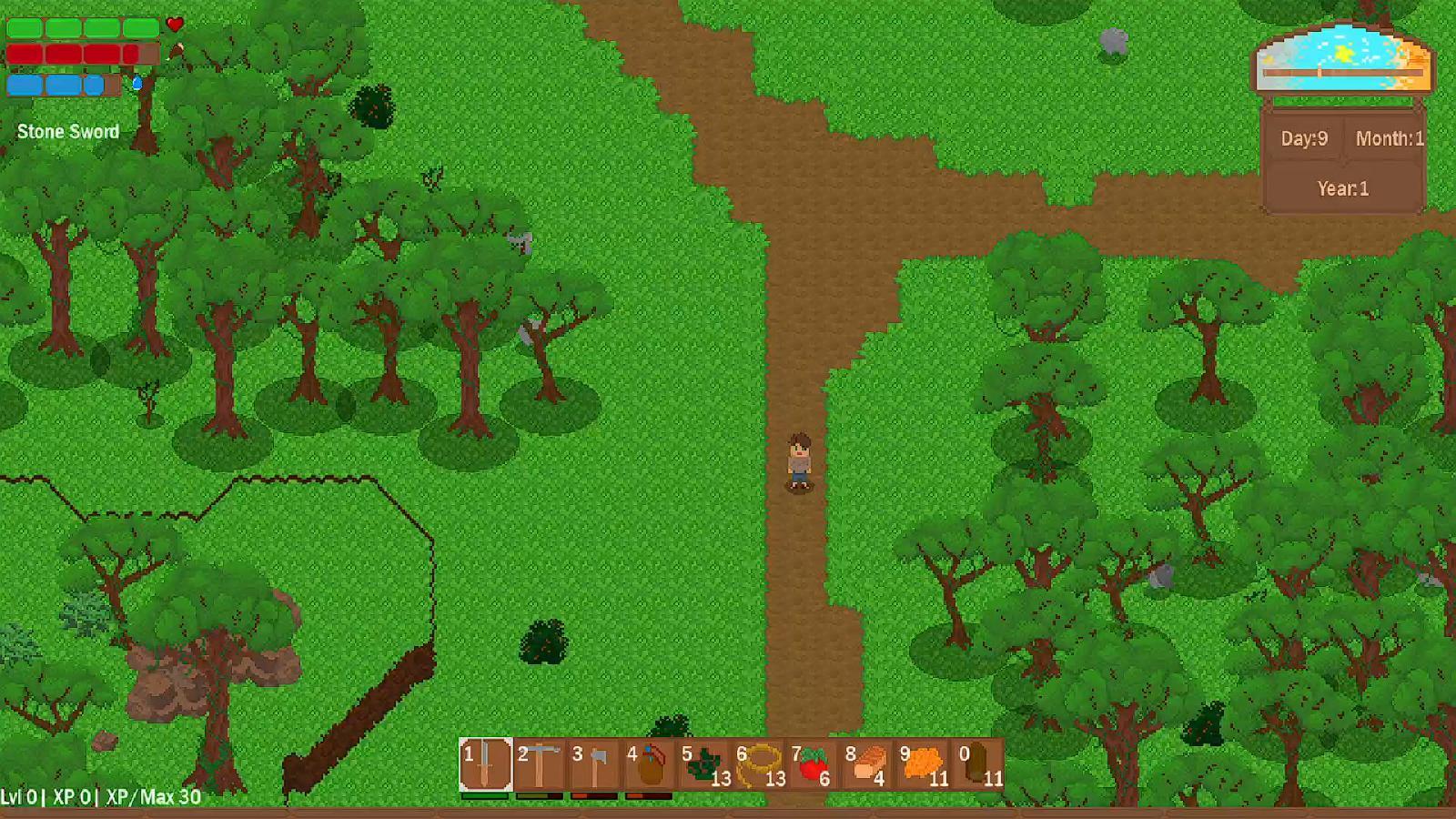Open the Day:9 calendar label

pos(1303,139)
